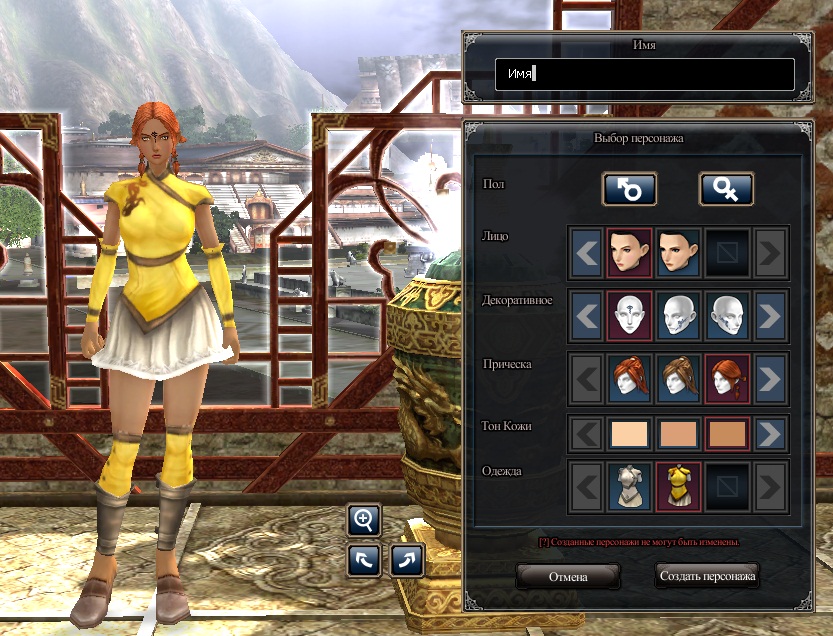The image size is (833, 636).
Task: Choose the second face portrait
Action: coord(678,253)
